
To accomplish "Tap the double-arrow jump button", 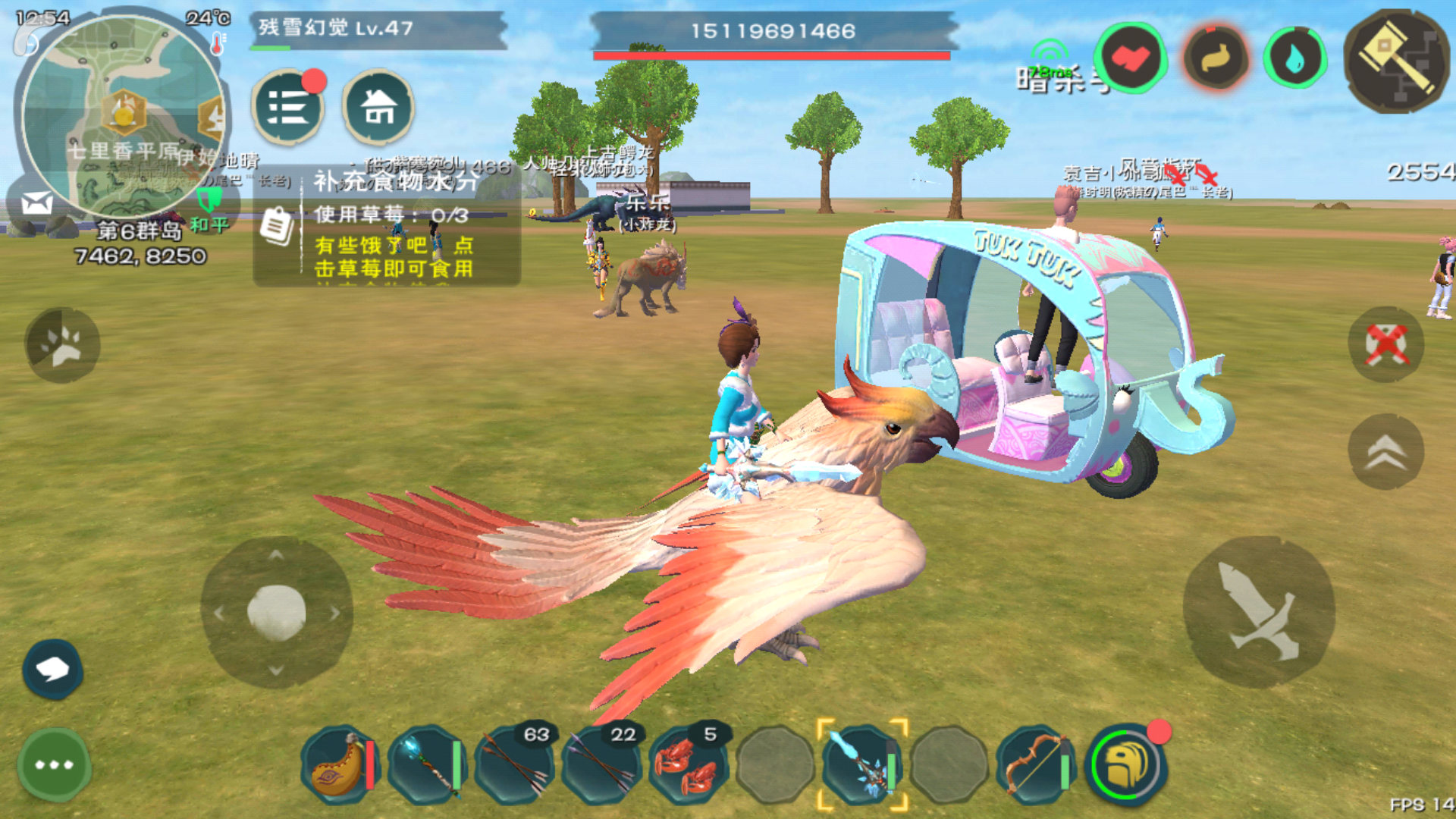I will 1385,452.
